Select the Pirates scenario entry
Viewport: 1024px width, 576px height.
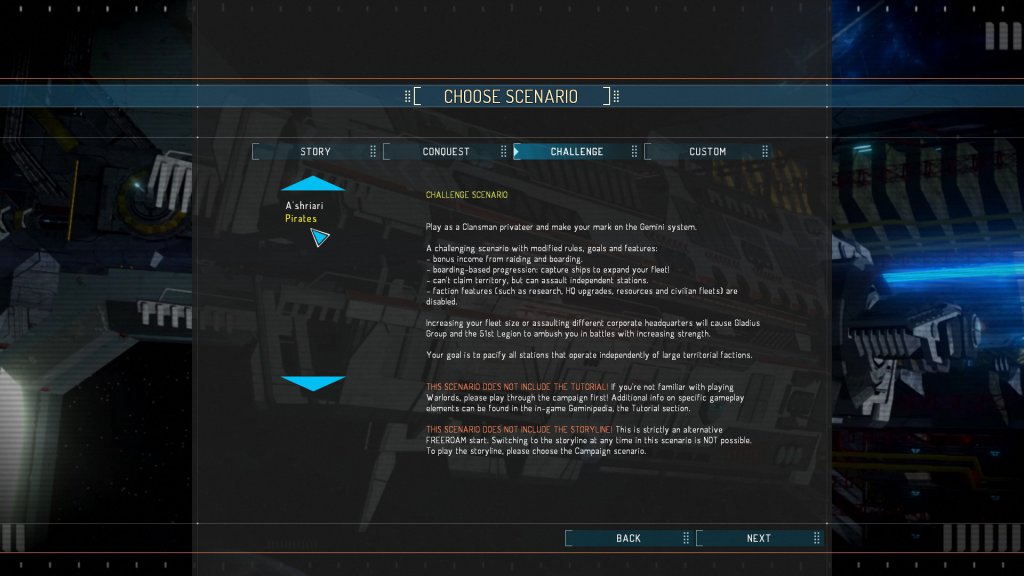[x=301, y=218]
